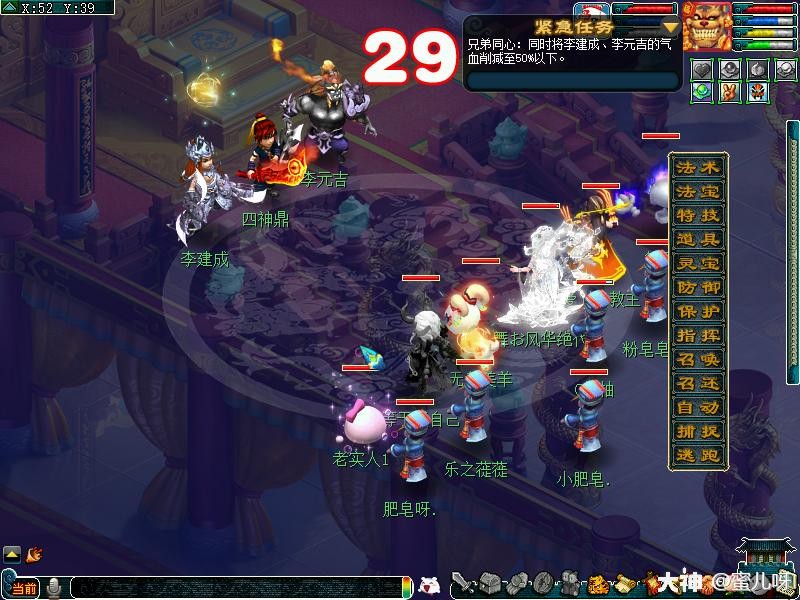800x600 pixels.
Task: Toggle the microphone voice chat icon
Action: [53, 588]
